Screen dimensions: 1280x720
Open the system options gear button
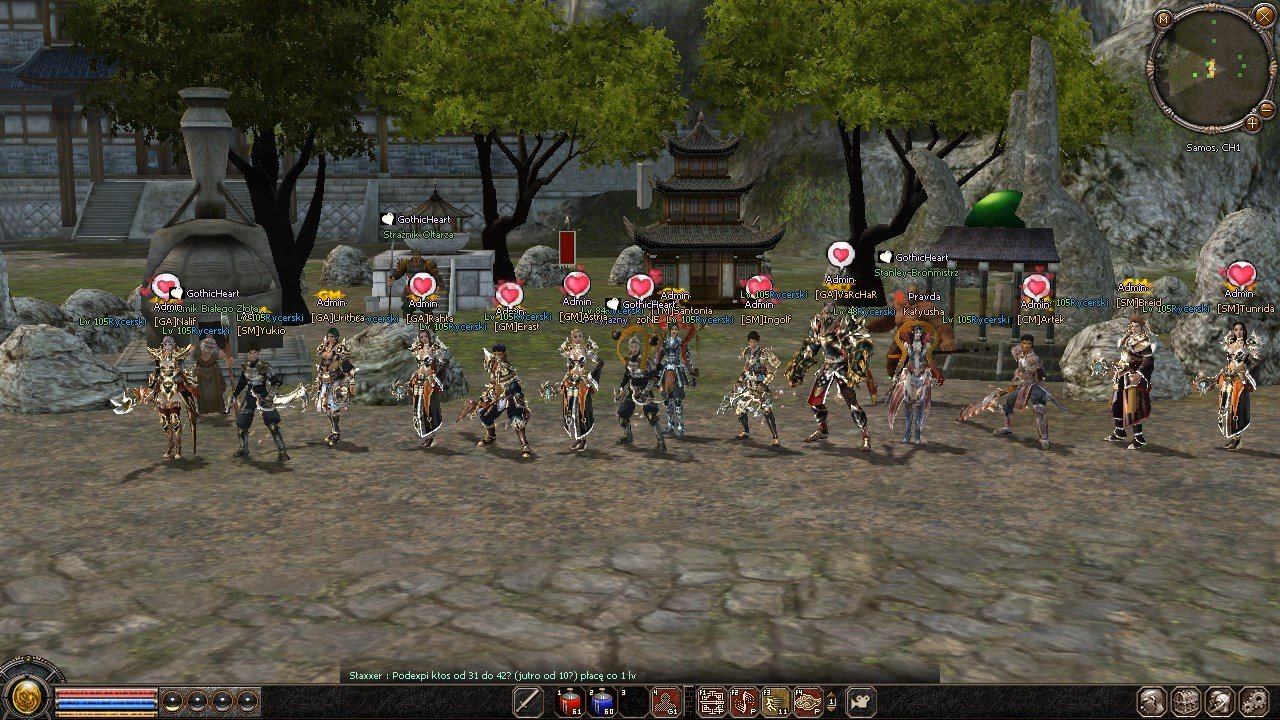click(1253, 701)
